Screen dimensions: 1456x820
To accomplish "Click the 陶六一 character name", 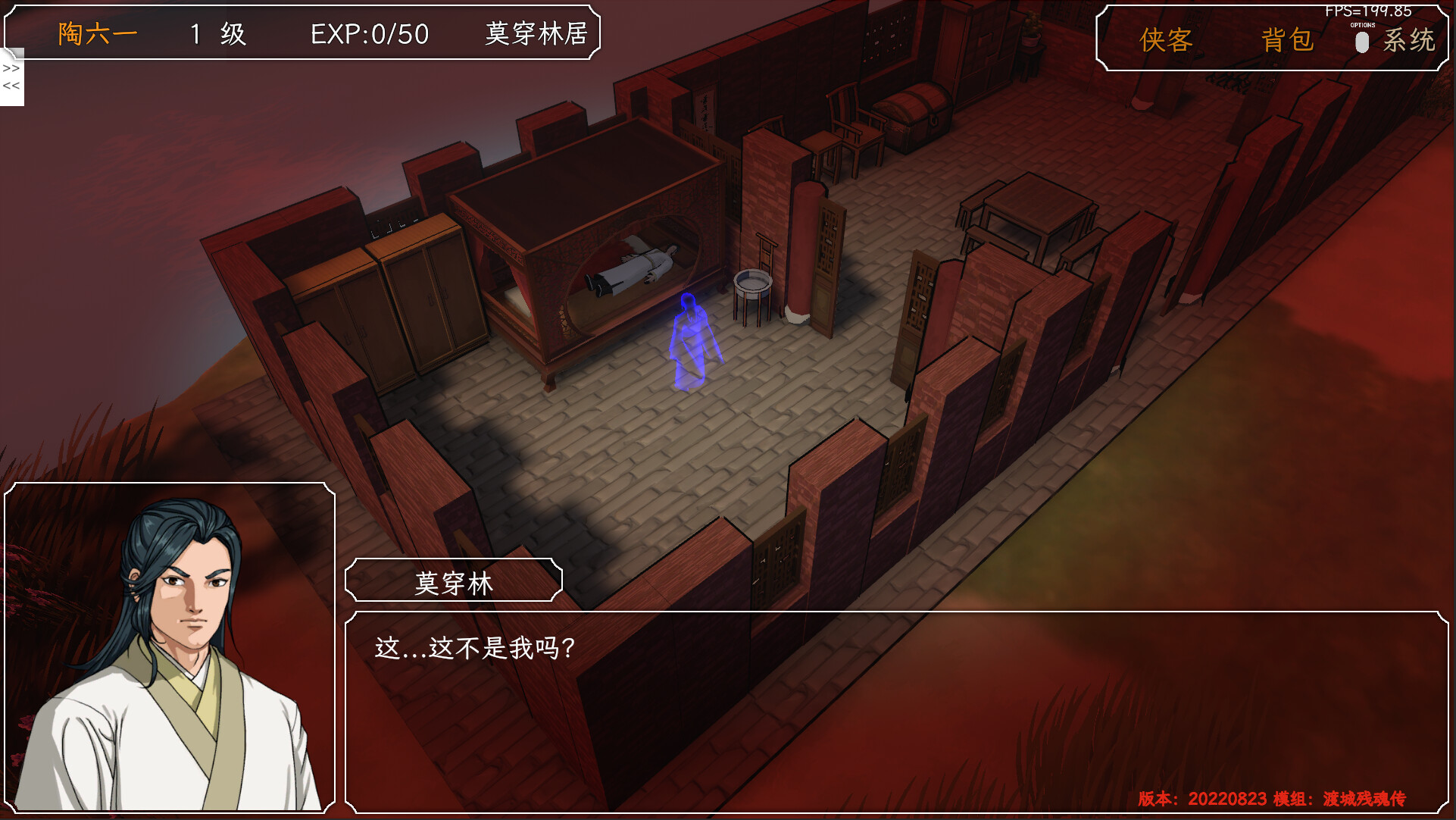I will click(x=95, y=33).
